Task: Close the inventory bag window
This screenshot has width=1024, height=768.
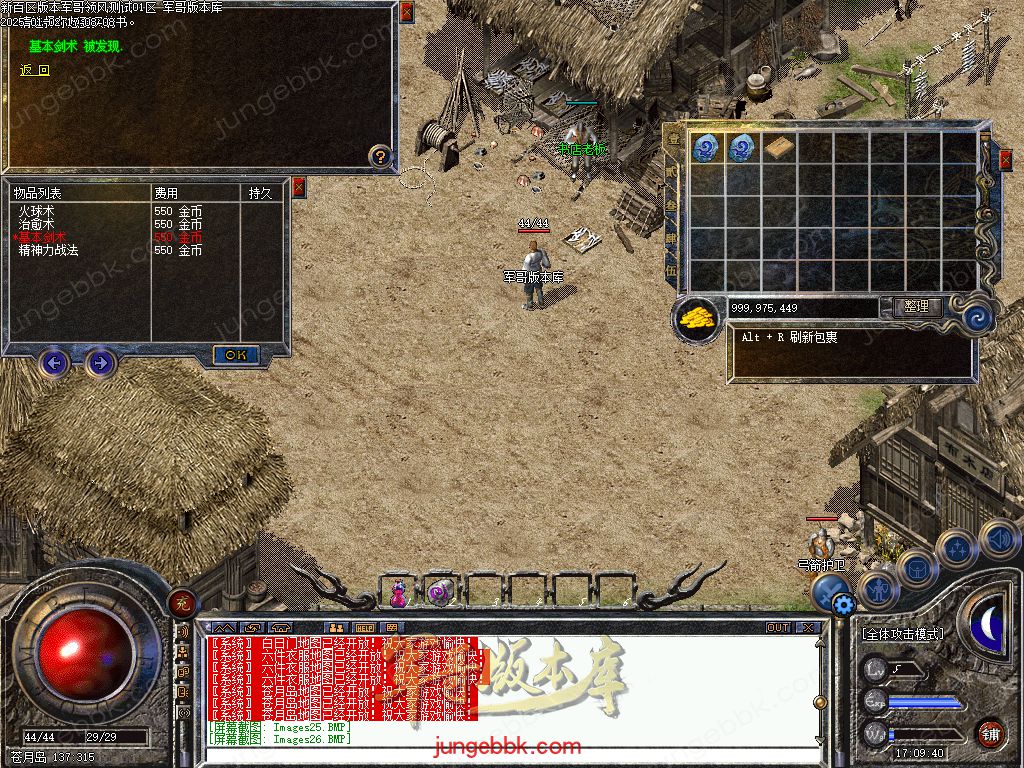Action: 1005,159
